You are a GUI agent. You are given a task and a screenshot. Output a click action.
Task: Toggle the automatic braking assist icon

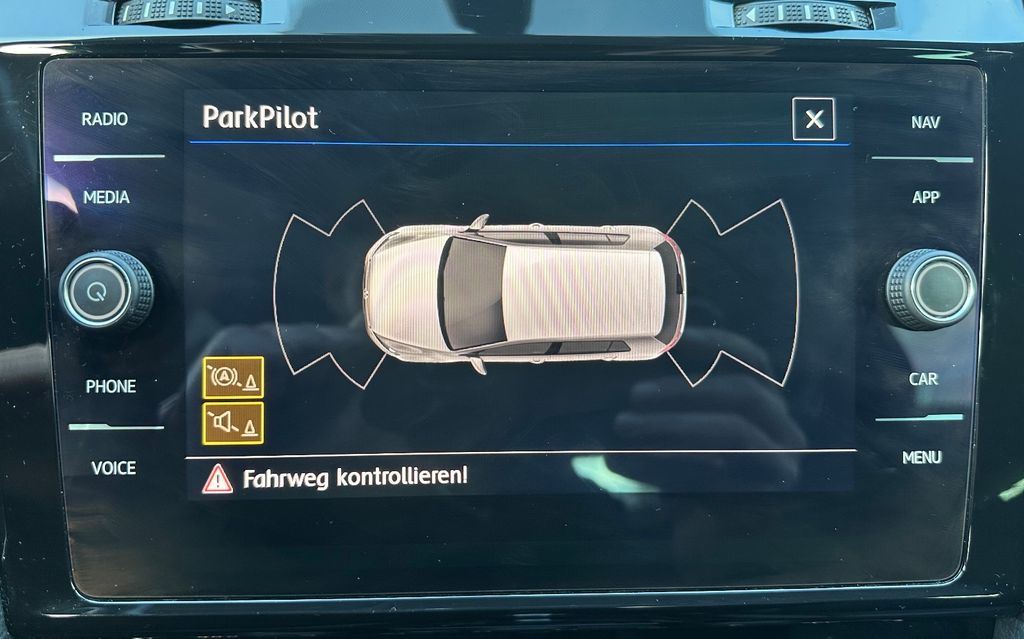233,377
